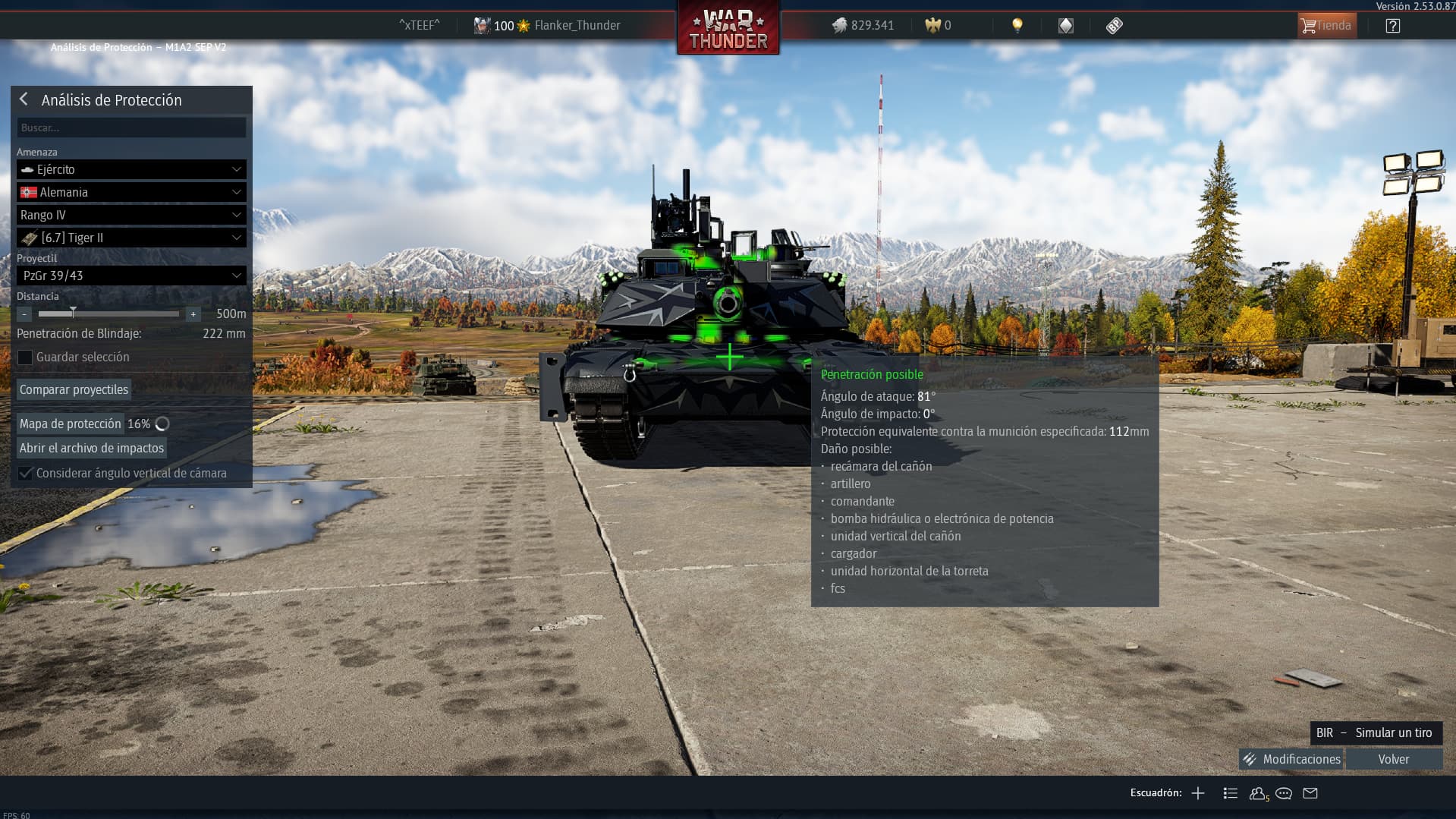
Task: Open the Ejército threat type dropdown
Action: click(131, 169)
